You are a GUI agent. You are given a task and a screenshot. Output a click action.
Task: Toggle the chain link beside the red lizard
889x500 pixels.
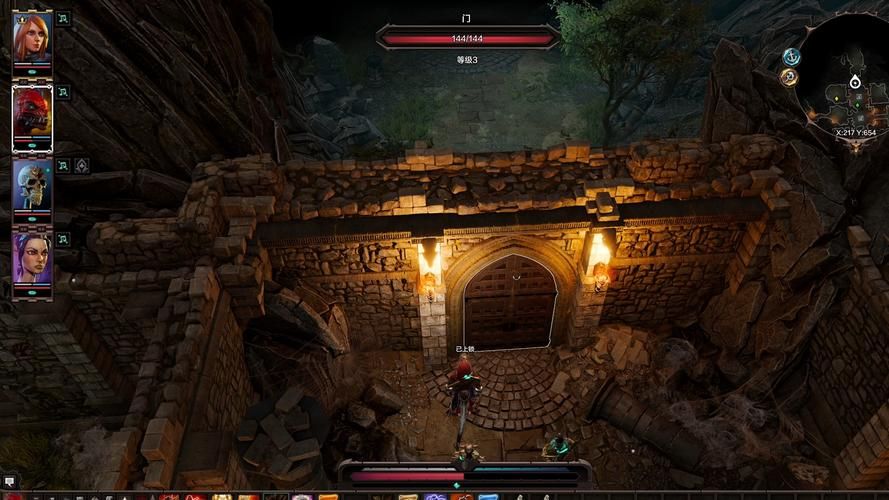pyautogui.click(x=63, y=92)
